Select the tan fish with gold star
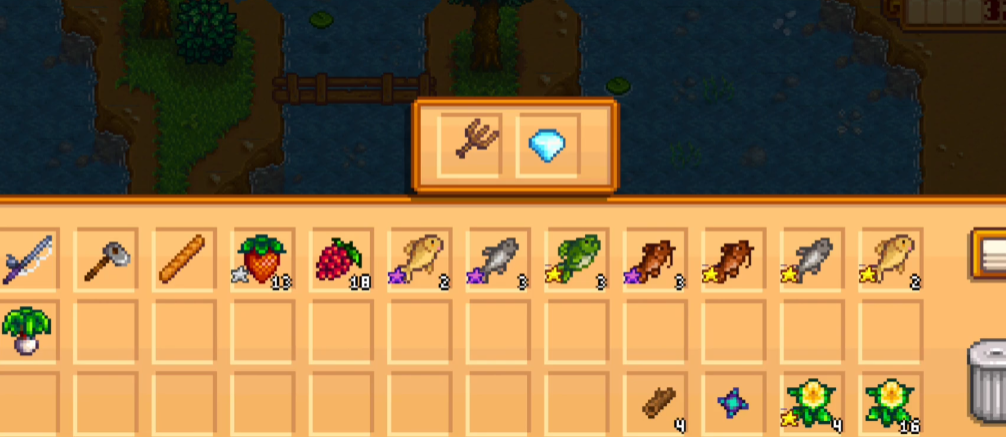 coord(888,260)
